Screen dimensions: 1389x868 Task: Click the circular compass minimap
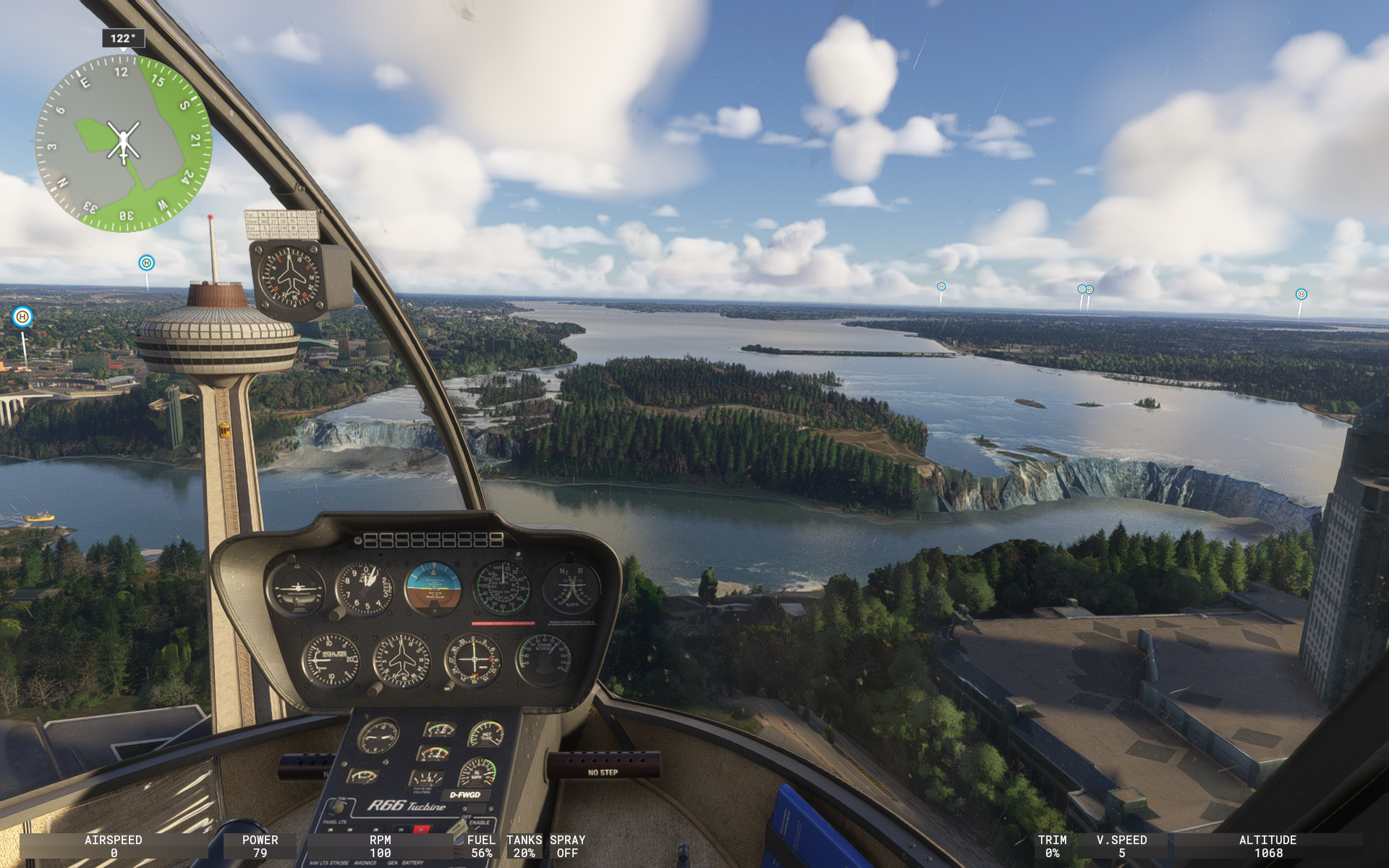pyautogui.click(x=123, y=143)
